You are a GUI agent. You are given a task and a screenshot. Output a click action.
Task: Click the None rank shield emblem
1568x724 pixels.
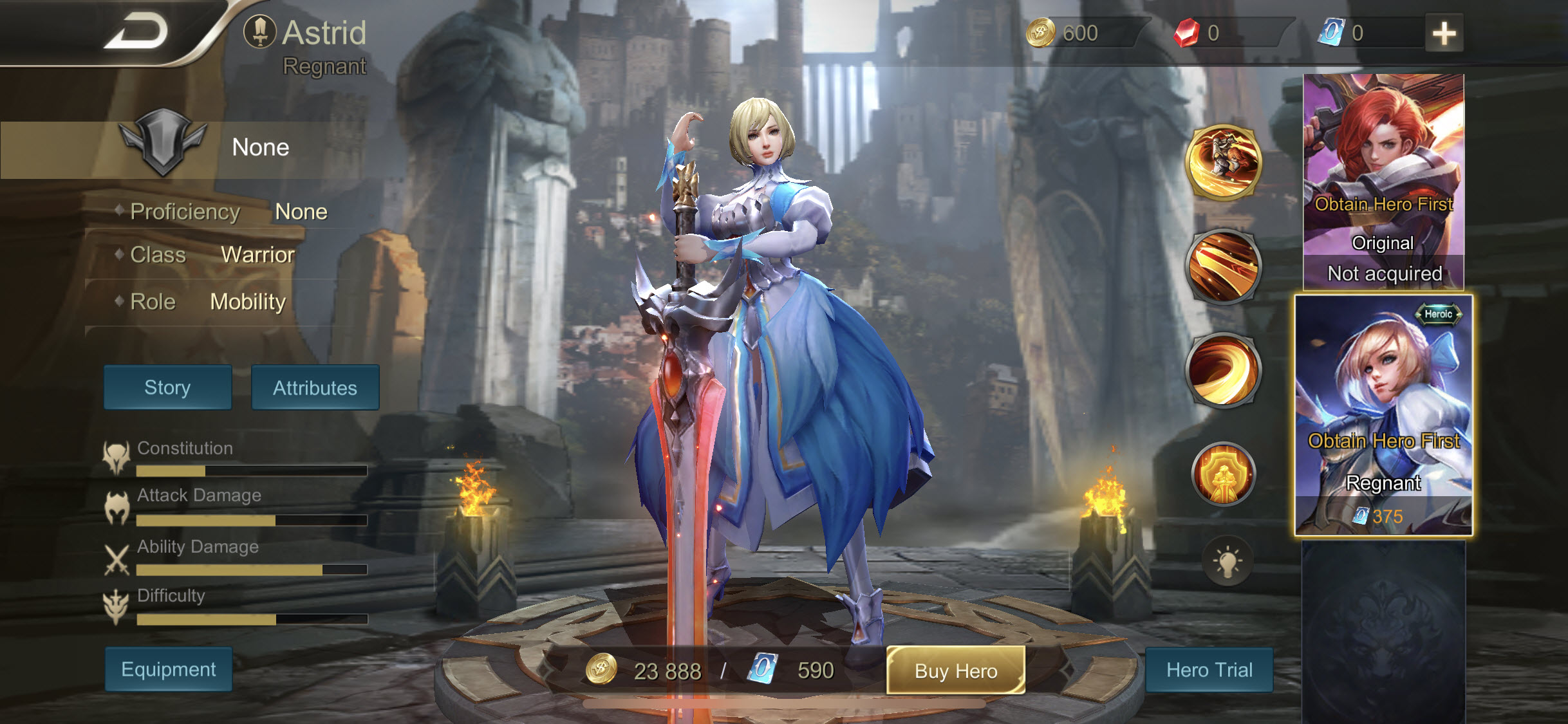(x=163, y=147)
